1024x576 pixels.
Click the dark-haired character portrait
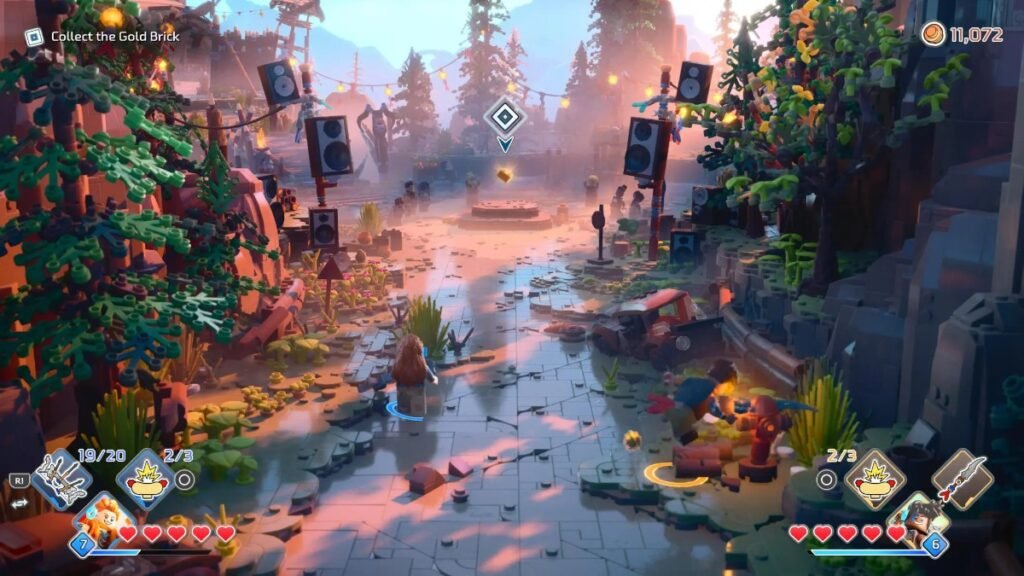(918, 520)
